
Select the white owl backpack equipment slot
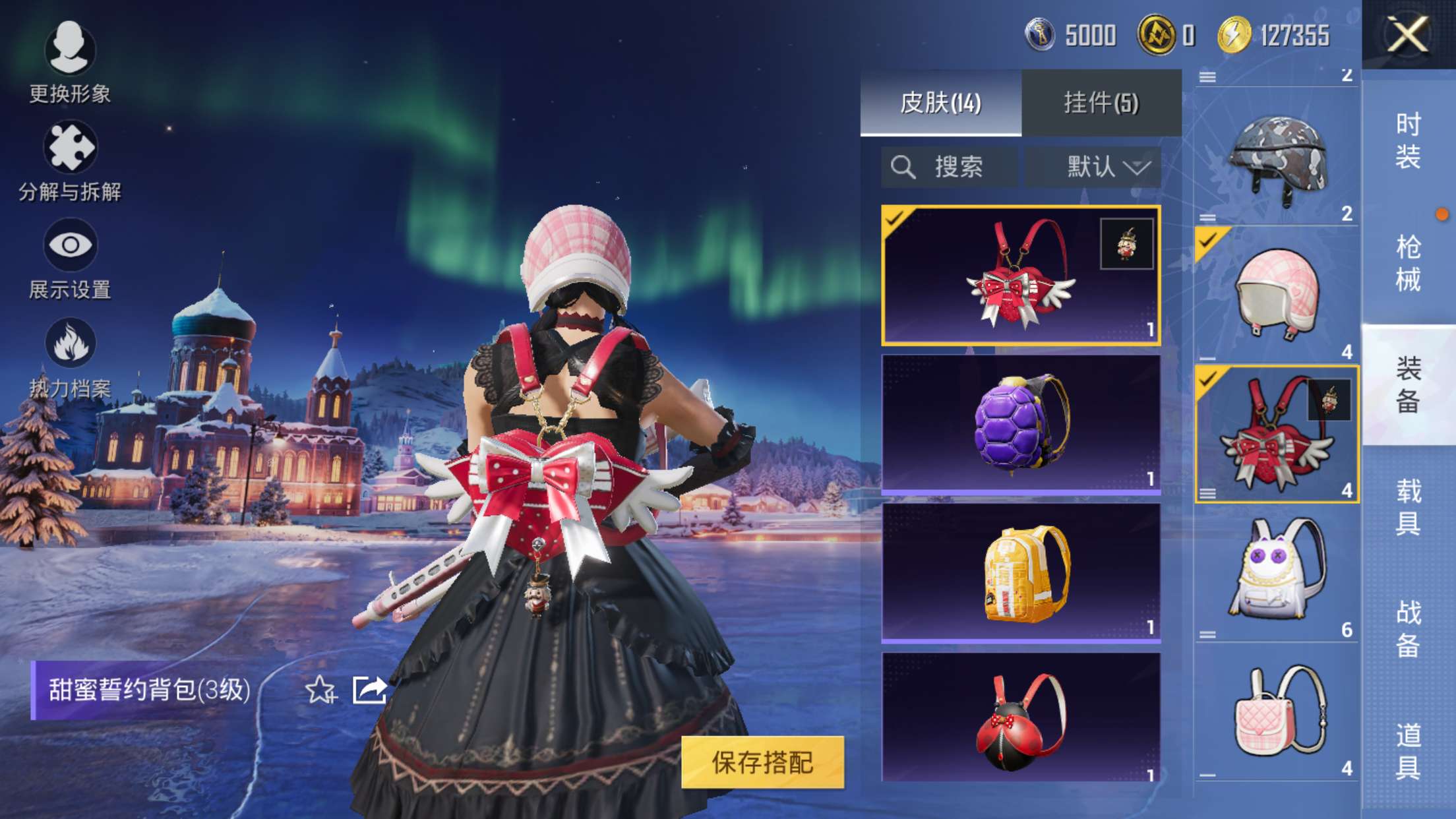[x=1277, y=574]
